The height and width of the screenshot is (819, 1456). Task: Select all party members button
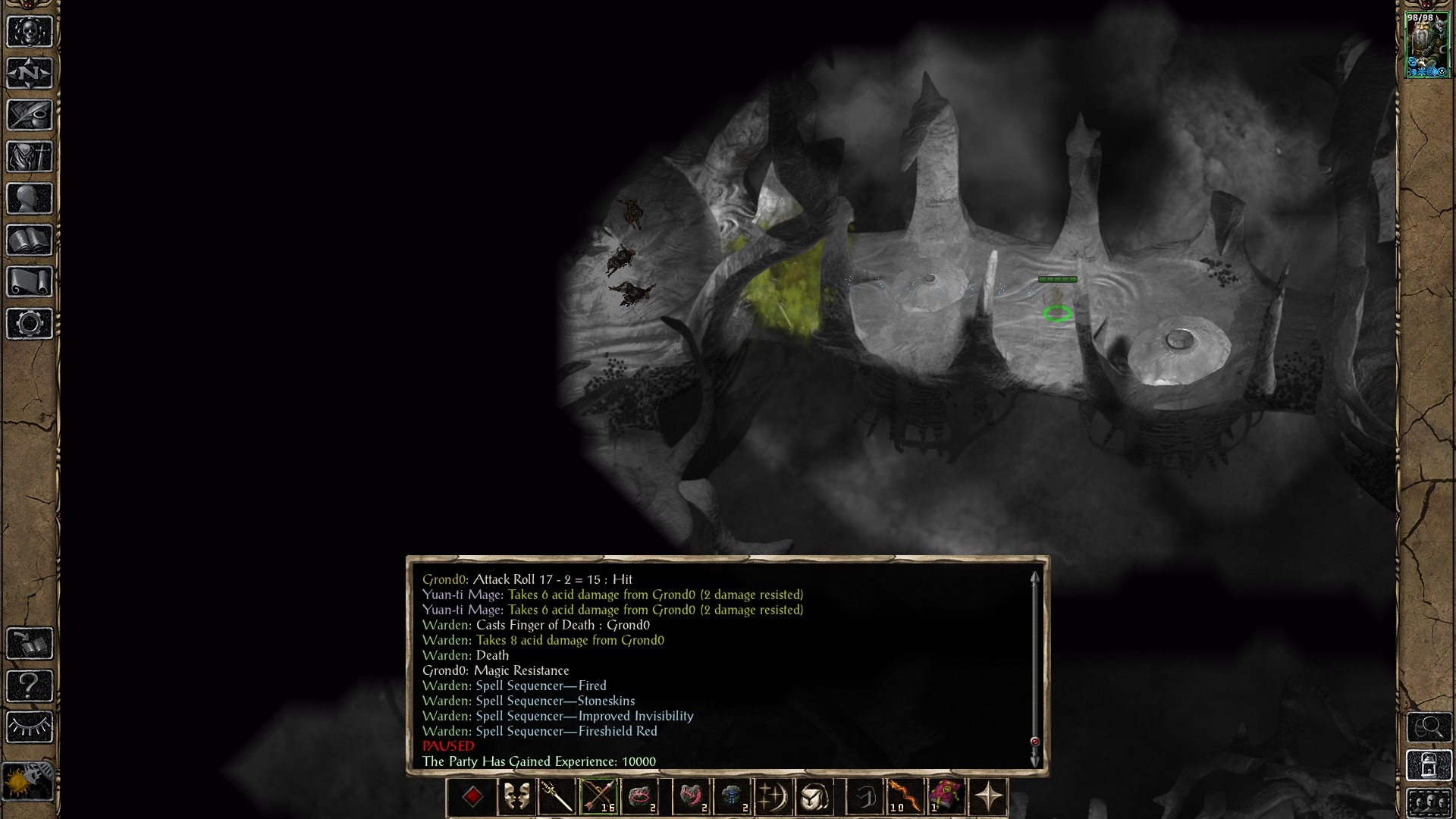coord(1429,802)
